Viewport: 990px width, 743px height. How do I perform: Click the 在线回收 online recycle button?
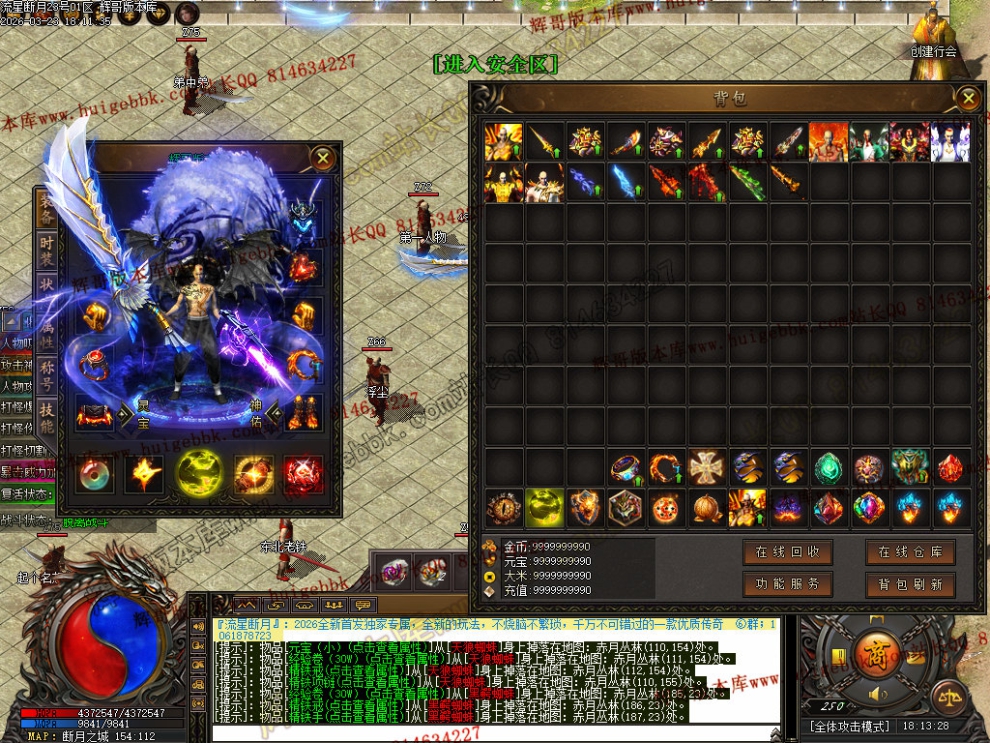point(788,552)
